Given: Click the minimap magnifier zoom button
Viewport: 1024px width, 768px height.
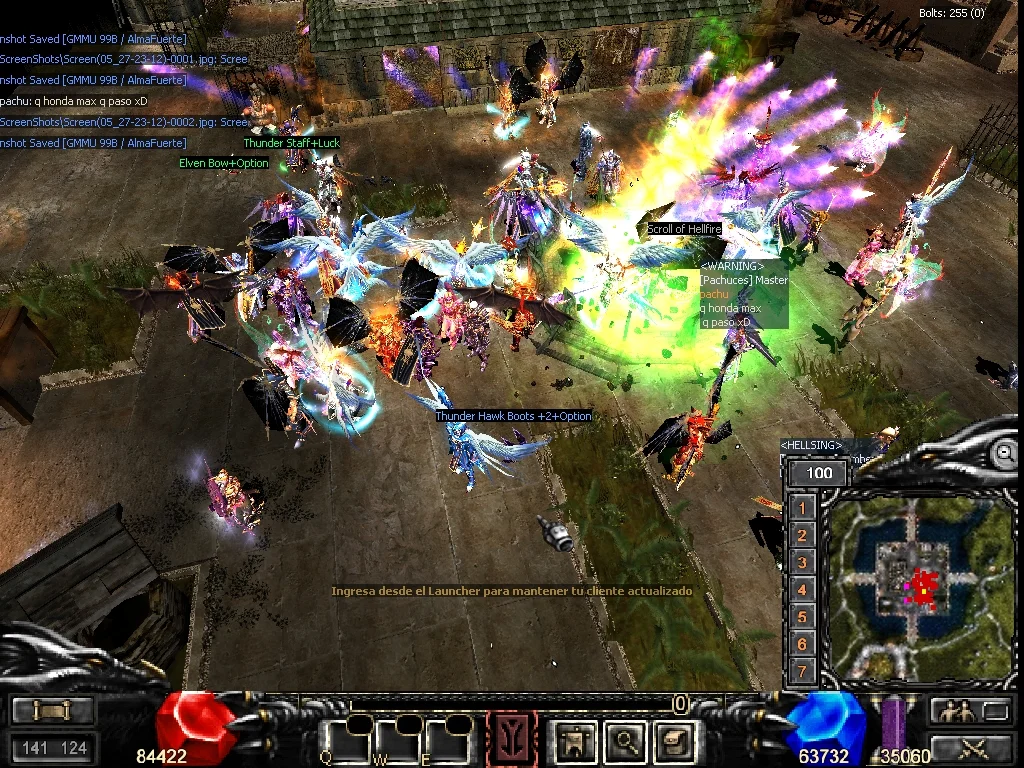Looking at the screenshot, I should click(x=1003, y=453).
